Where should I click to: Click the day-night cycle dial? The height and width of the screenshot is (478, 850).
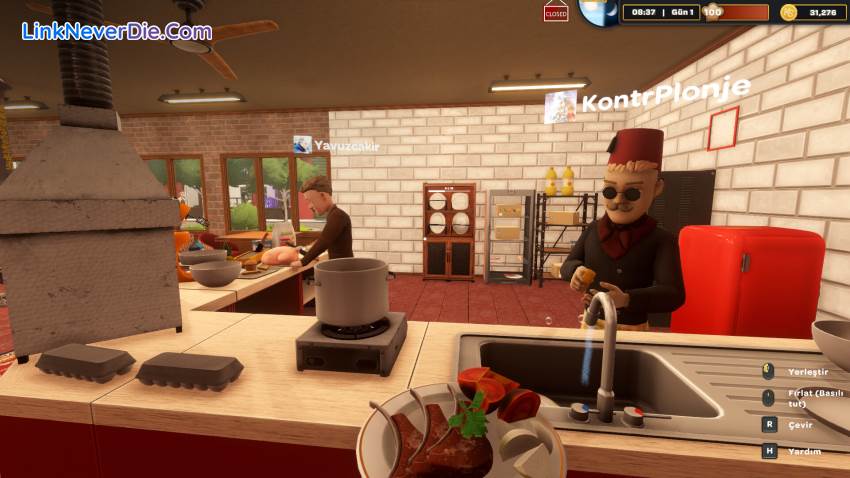pyautogui.click(x=596, y=12)
